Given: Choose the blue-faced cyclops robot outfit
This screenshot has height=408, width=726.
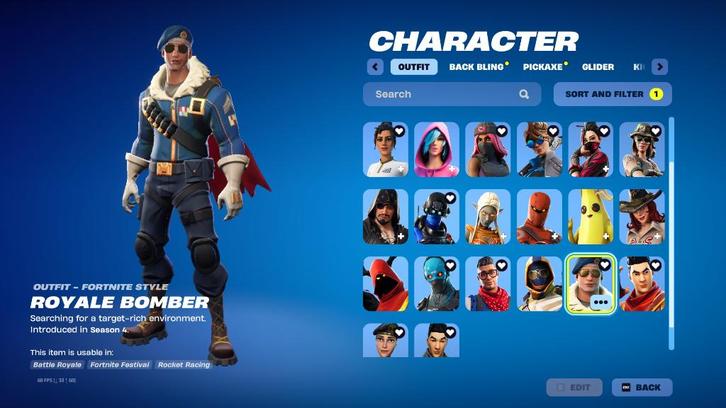Looking at the screenshot, I should coord(437,283).
